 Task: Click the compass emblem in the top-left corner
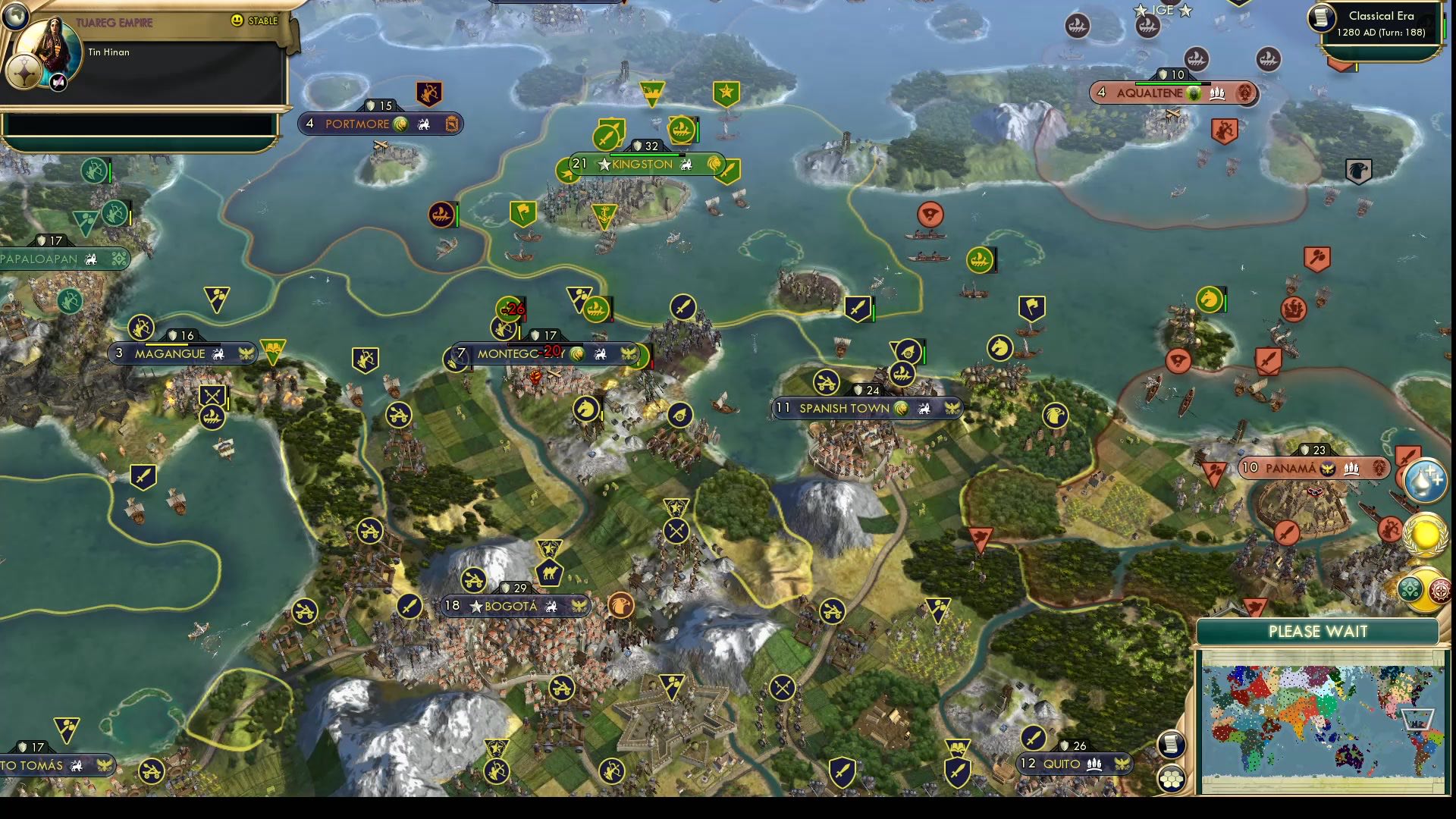(x=17, y=17)
